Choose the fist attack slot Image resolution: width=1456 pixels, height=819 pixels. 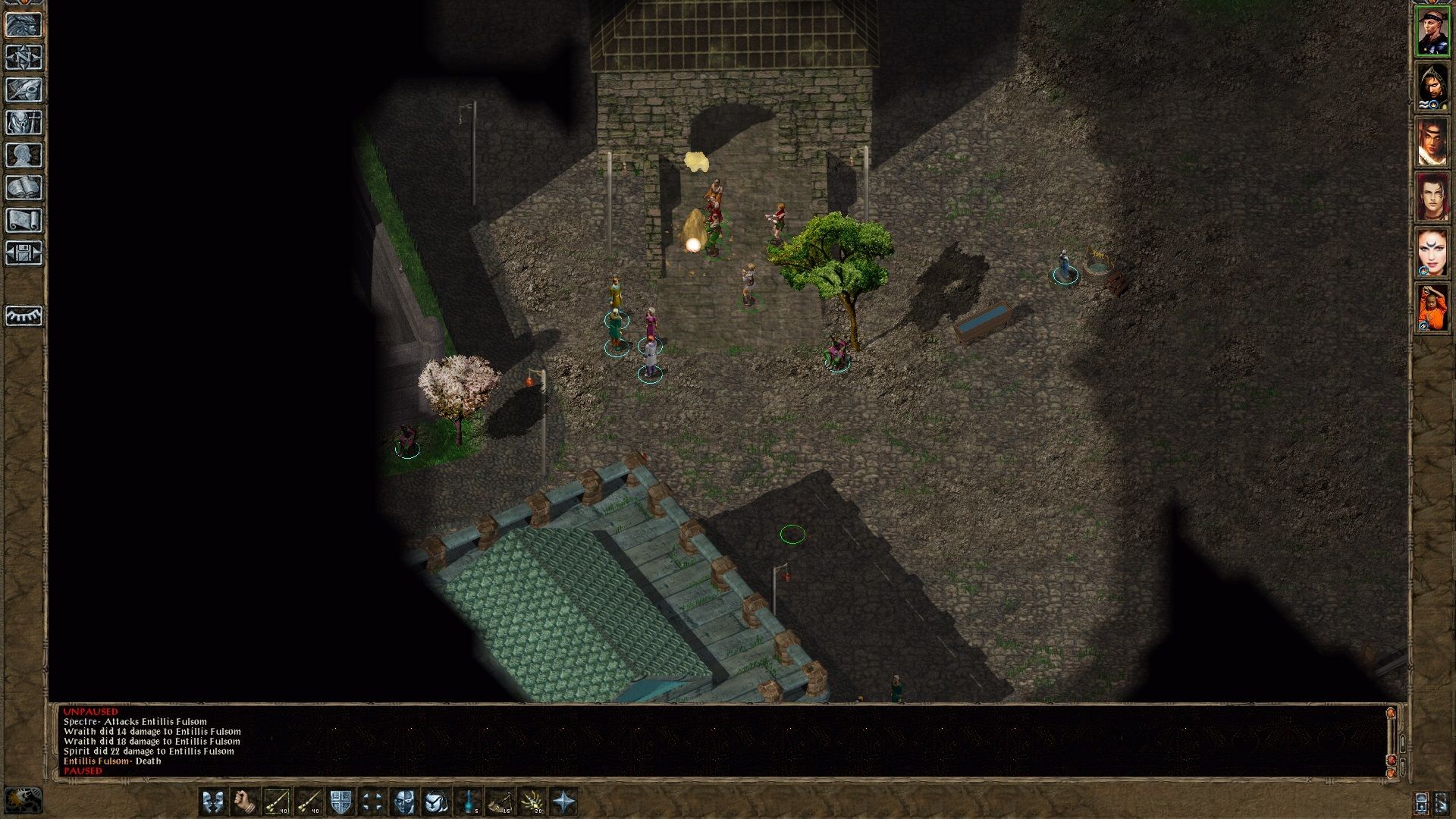coord(244,802)
